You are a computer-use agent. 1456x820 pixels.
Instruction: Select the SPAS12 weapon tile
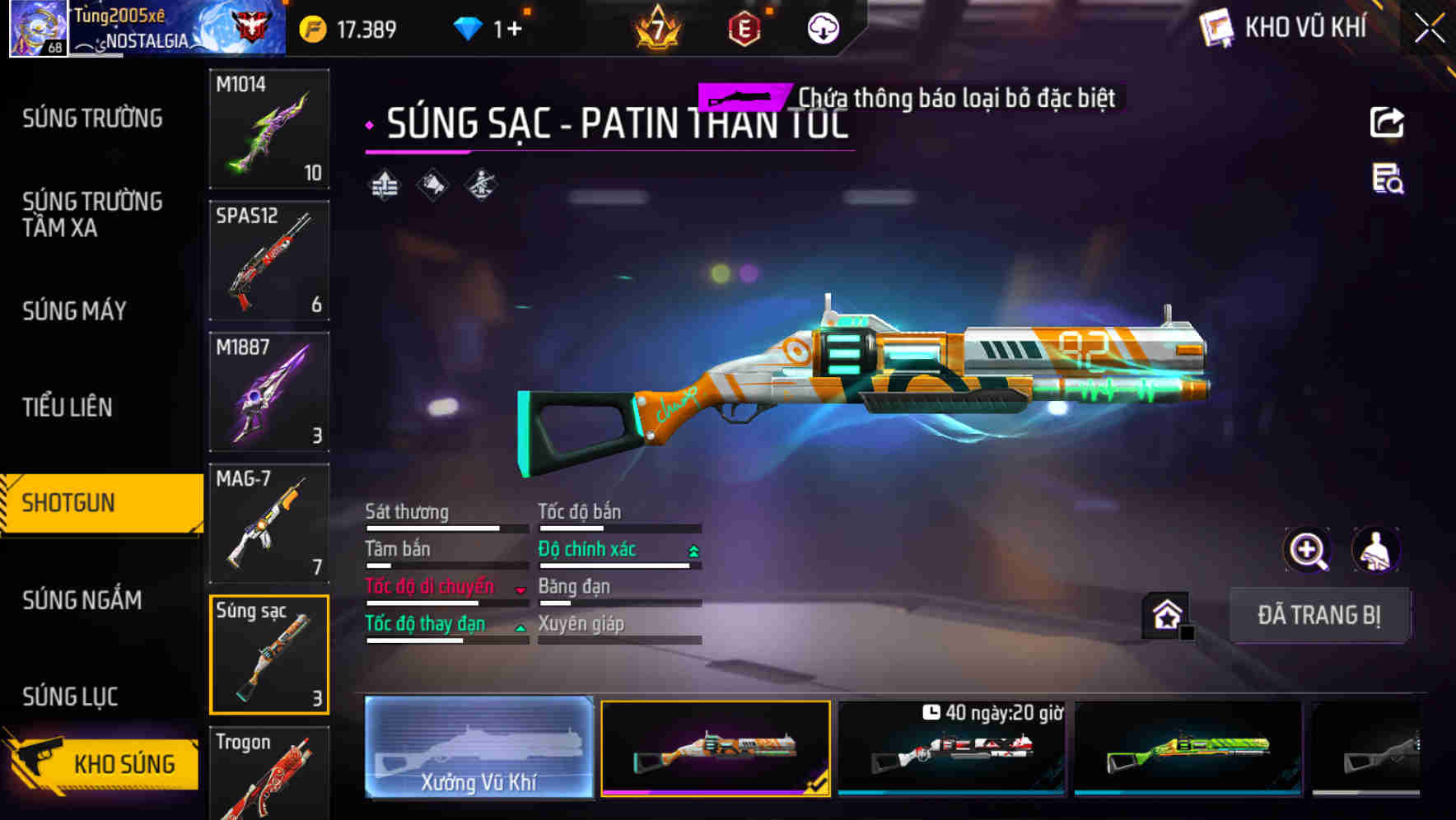[x=269, y=260]
